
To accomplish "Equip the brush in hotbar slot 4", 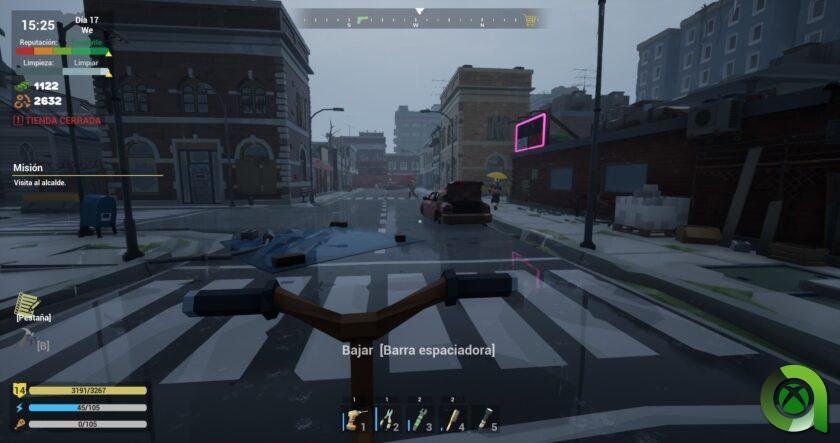I will pos(453,419).
